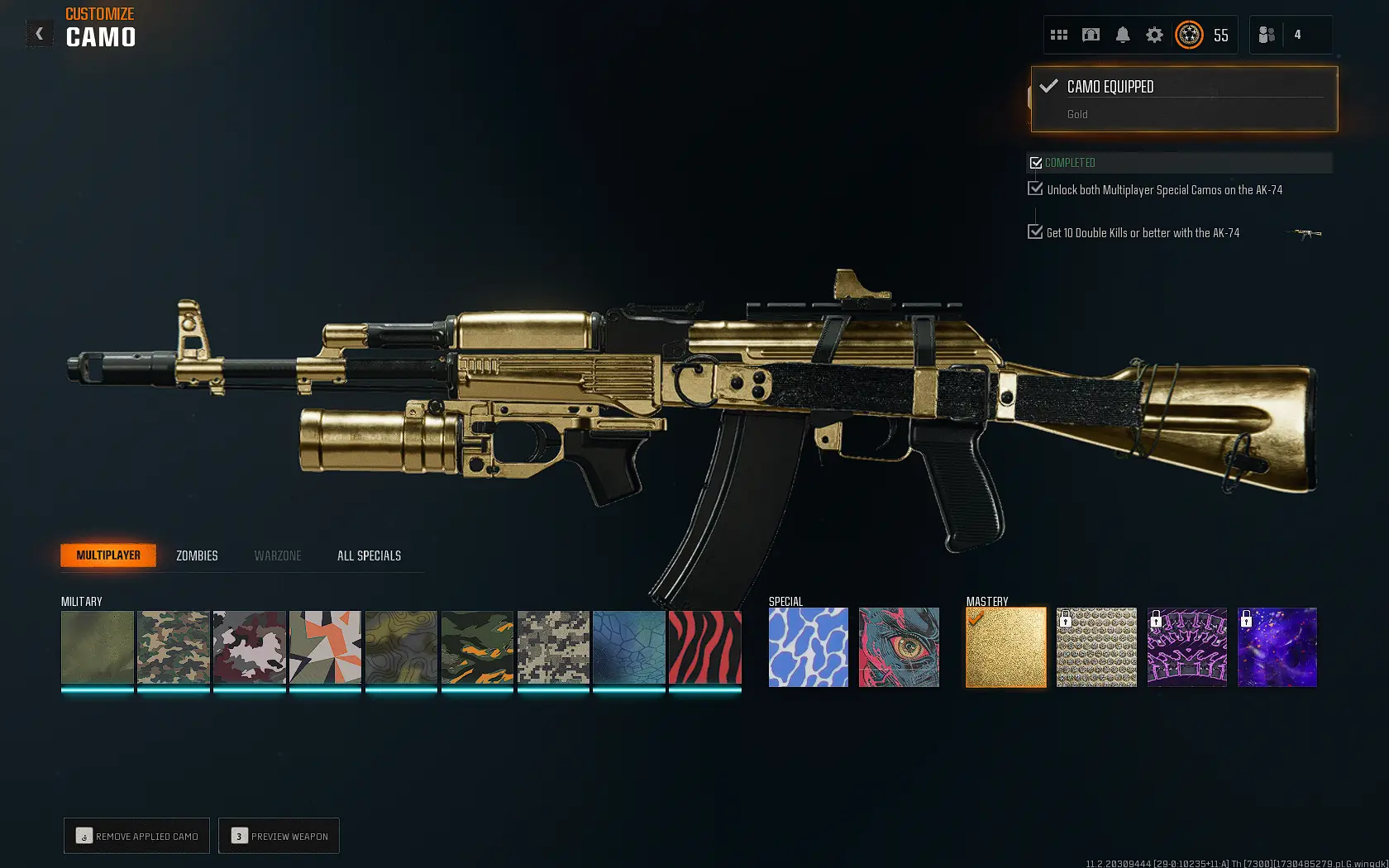Click the party size counter showing 4

click(x=1298, y=35)
